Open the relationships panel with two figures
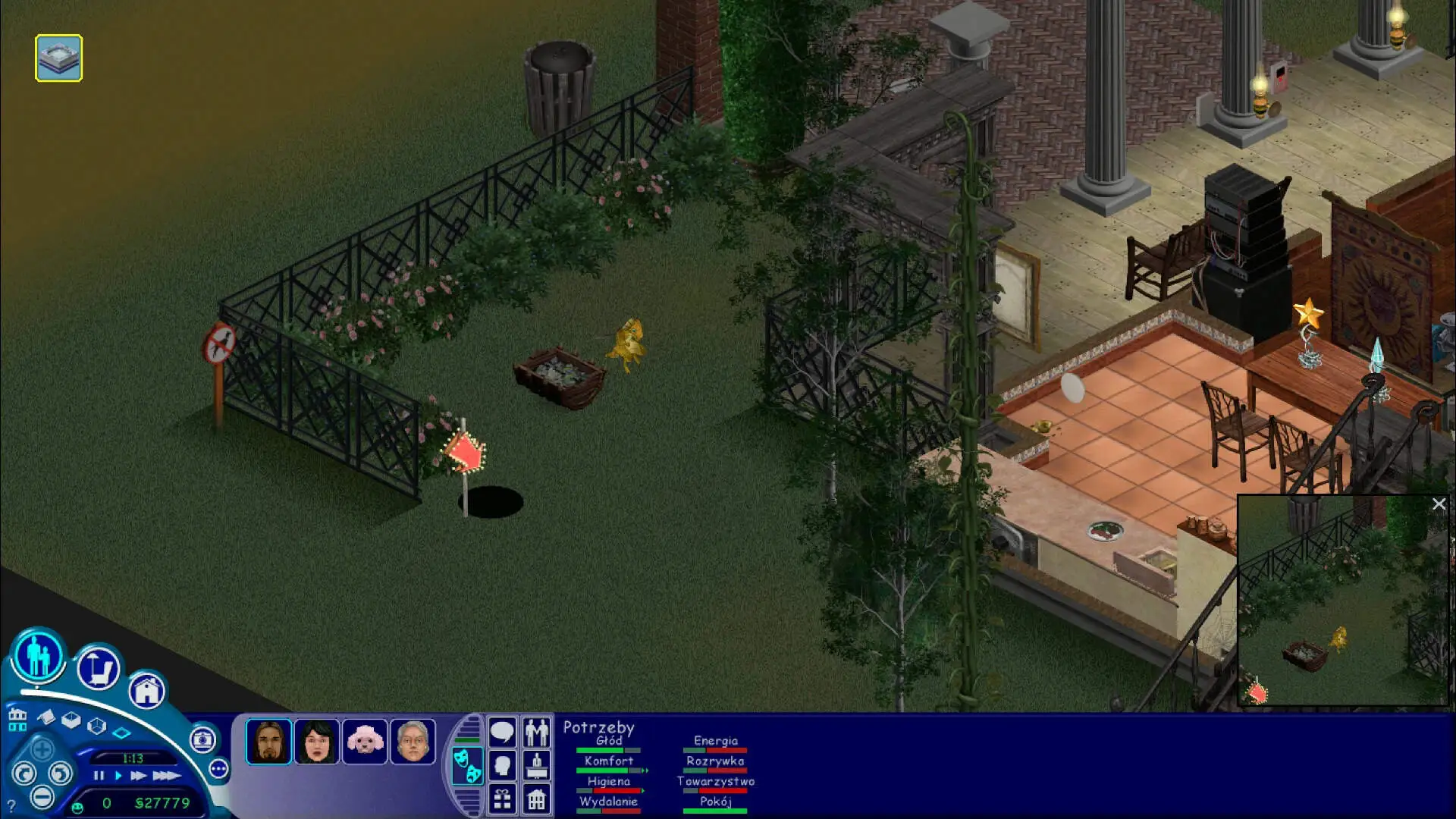This screenshot has width=1456, height=819. [x=537, y=733]
